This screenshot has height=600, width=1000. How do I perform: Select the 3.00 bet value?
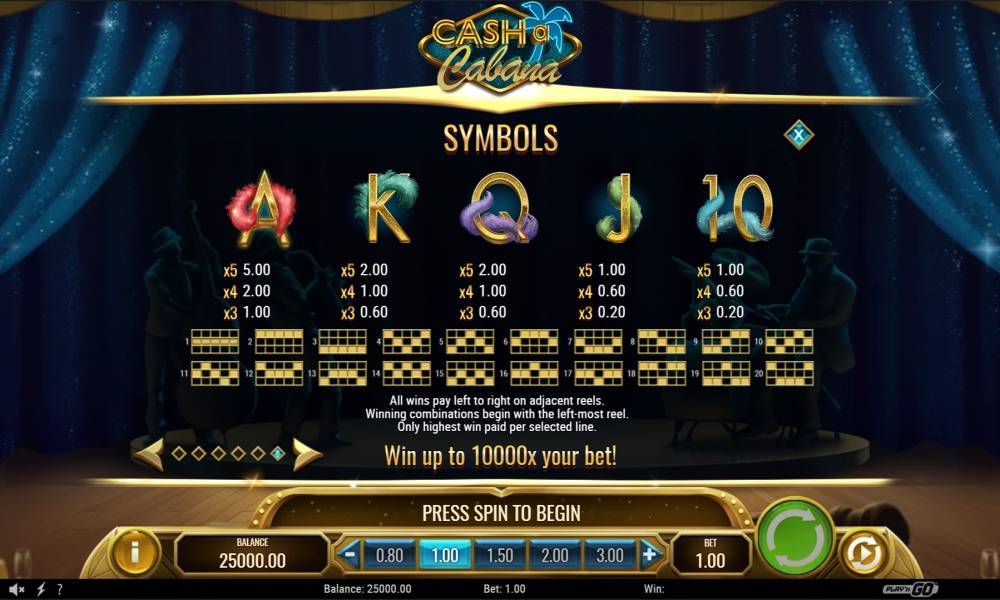(x=609, y=554)
